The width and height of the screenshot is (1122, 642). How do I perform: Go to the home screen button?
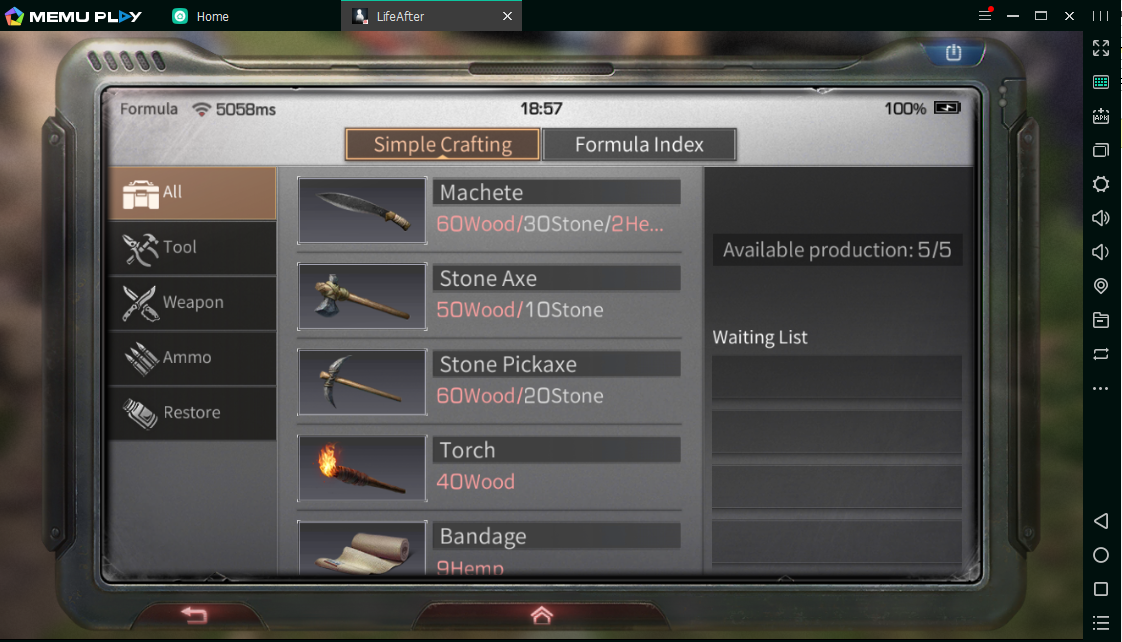point(541,615)
